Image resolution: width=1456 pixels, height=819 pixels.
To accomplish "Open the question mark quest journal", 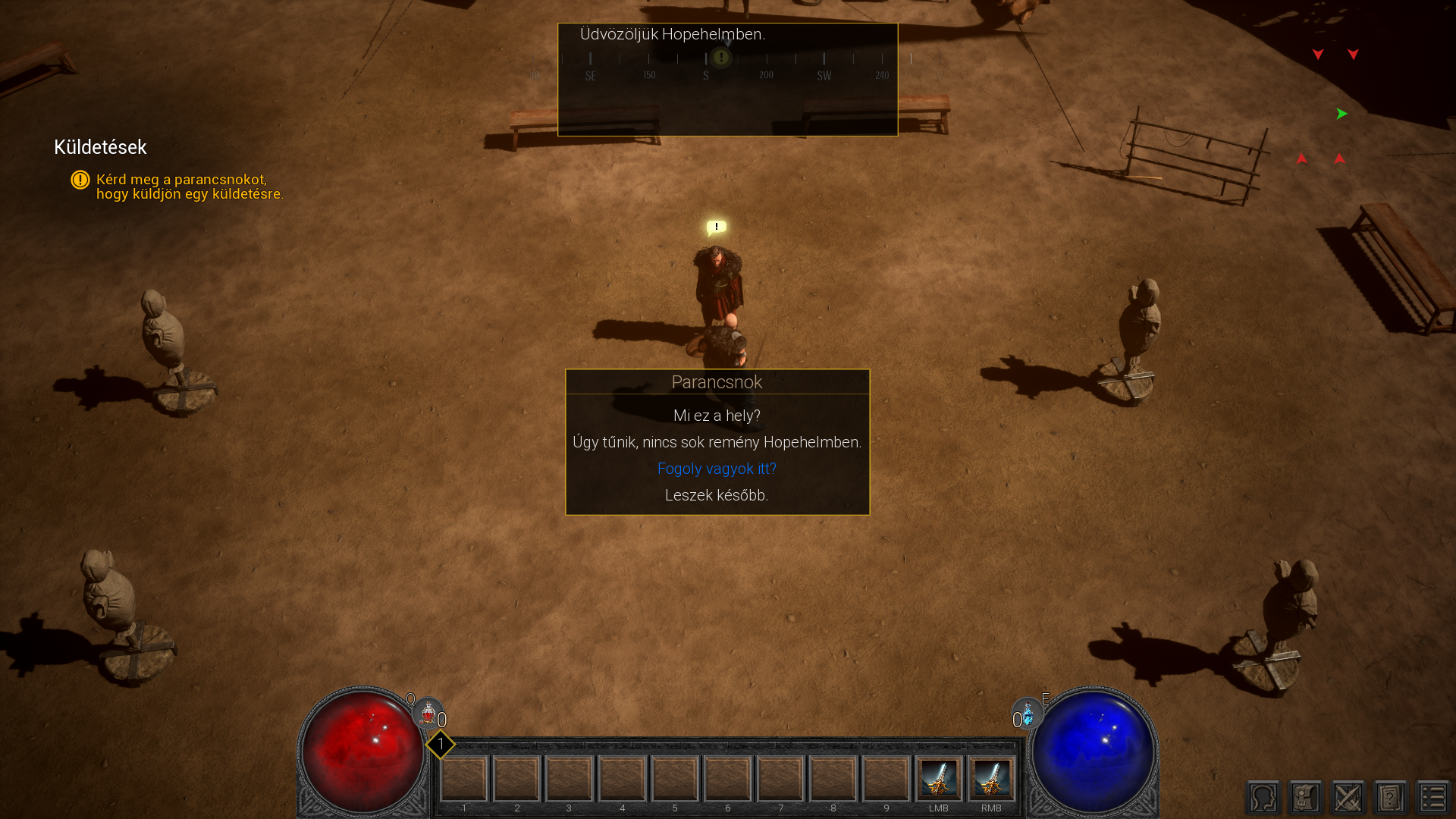I will (1391, 798).
